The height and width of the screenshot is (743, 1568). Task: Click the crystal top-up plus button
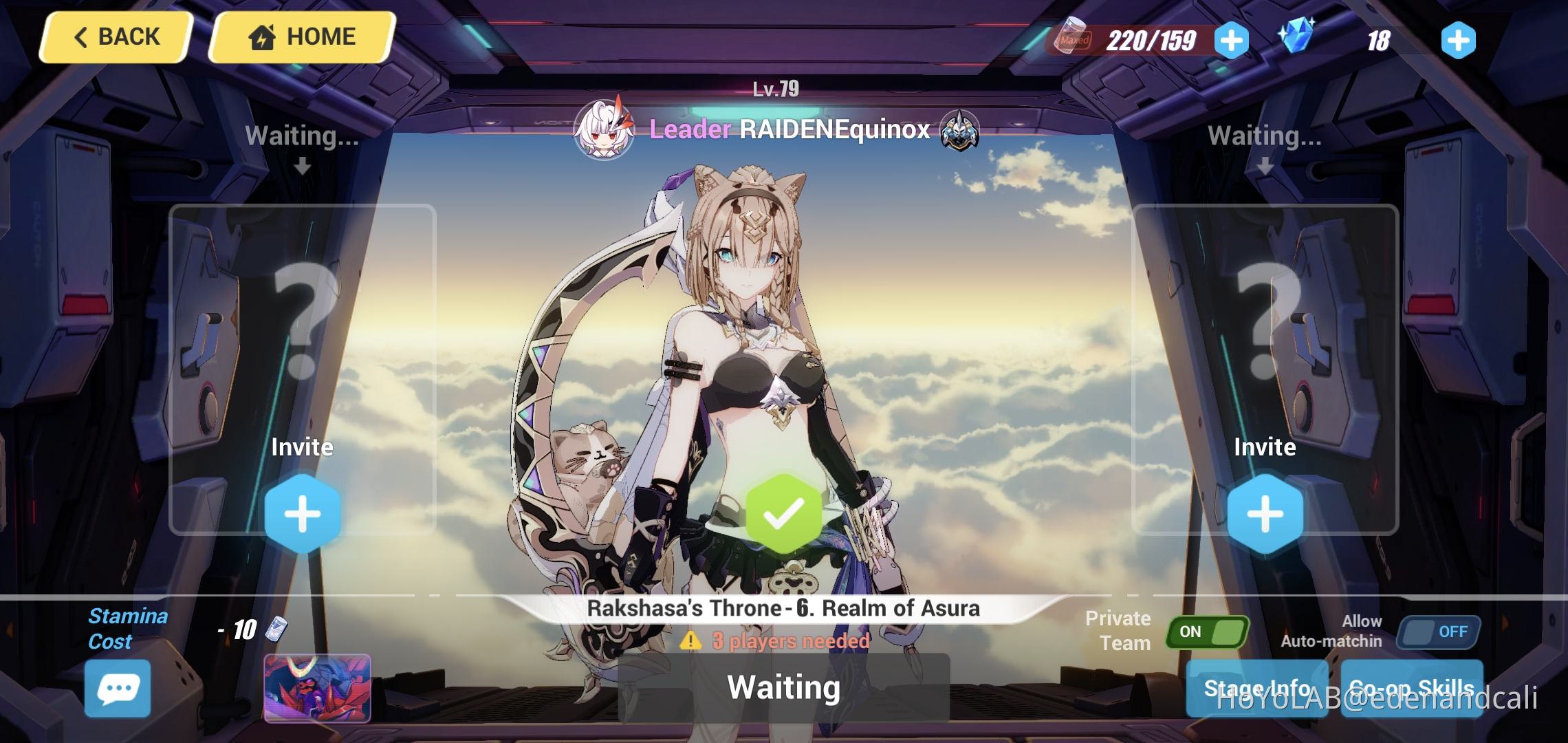click(1458, 39)
